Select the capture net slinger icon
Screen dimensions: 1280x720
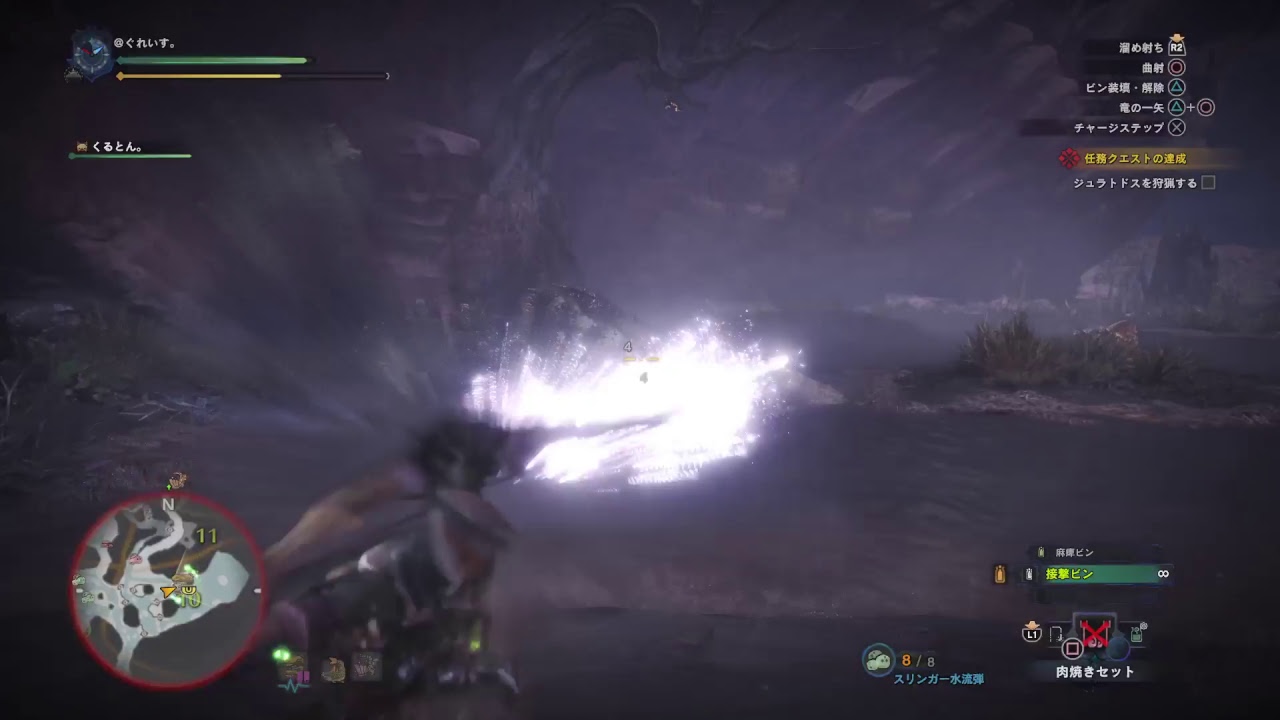1136,633
